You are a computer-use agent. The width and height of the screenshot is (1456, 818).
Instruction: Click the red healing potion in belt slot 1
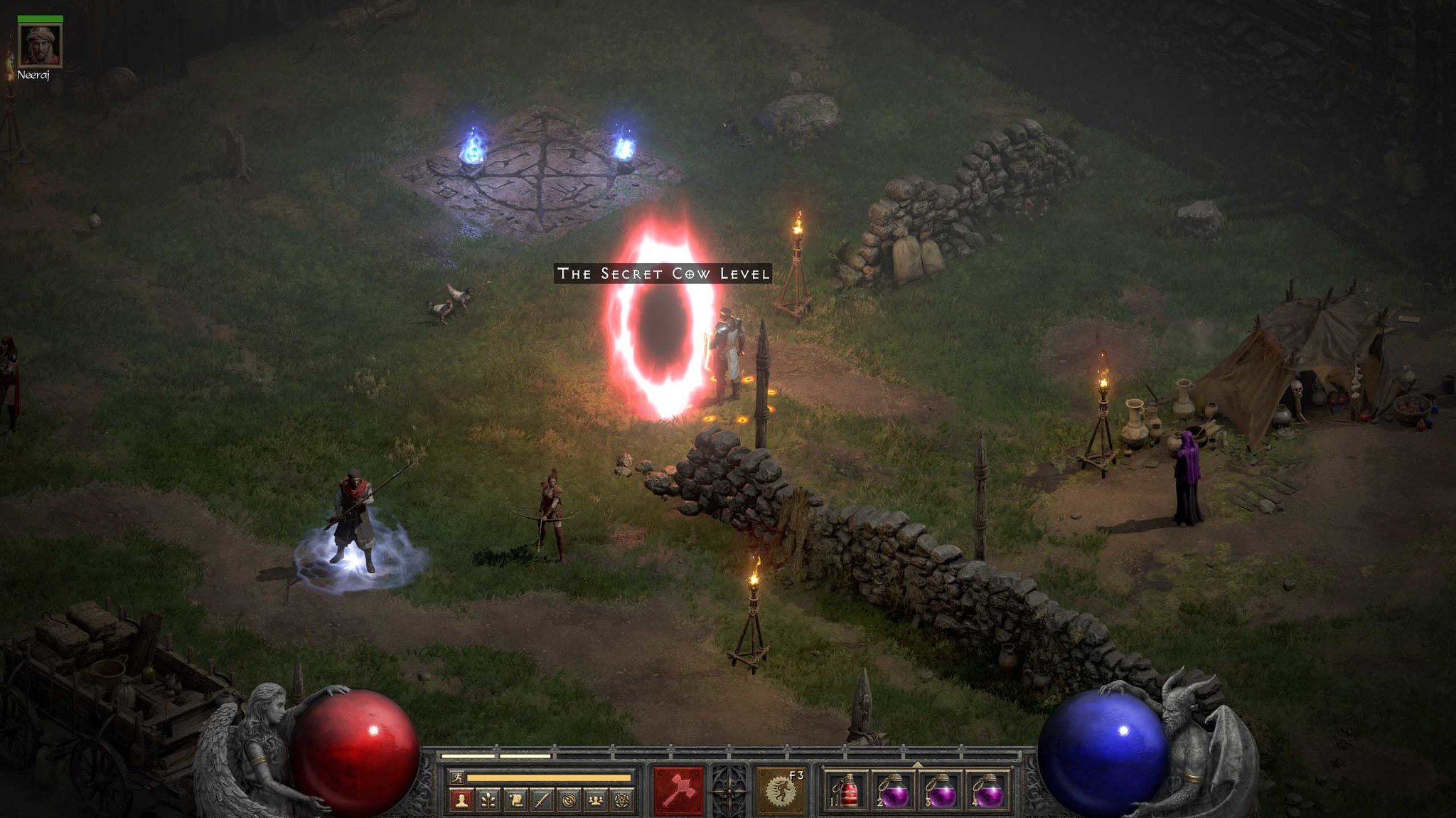[x=850, y=790]
